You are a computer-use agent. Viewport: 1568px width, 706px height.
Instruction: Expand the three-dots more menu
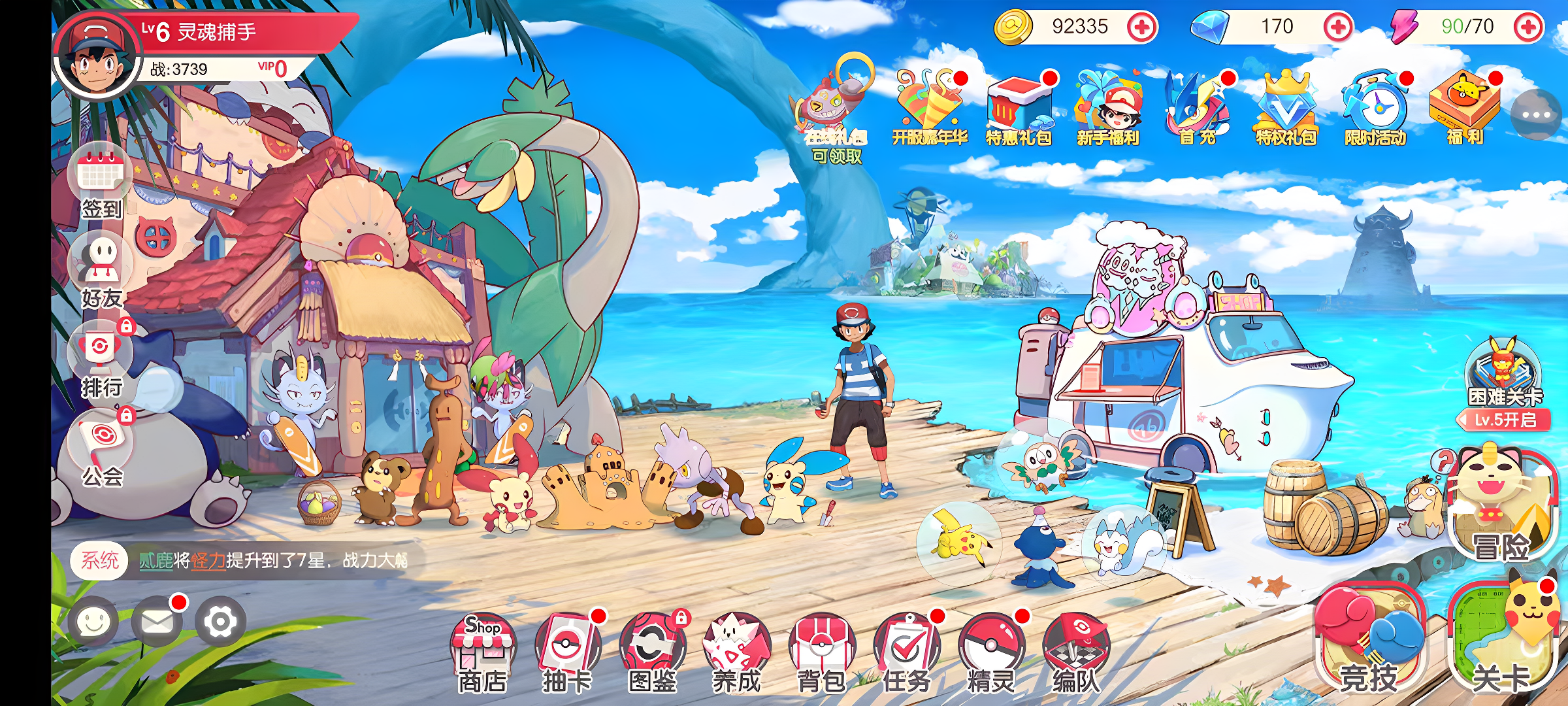[1535, 115]
